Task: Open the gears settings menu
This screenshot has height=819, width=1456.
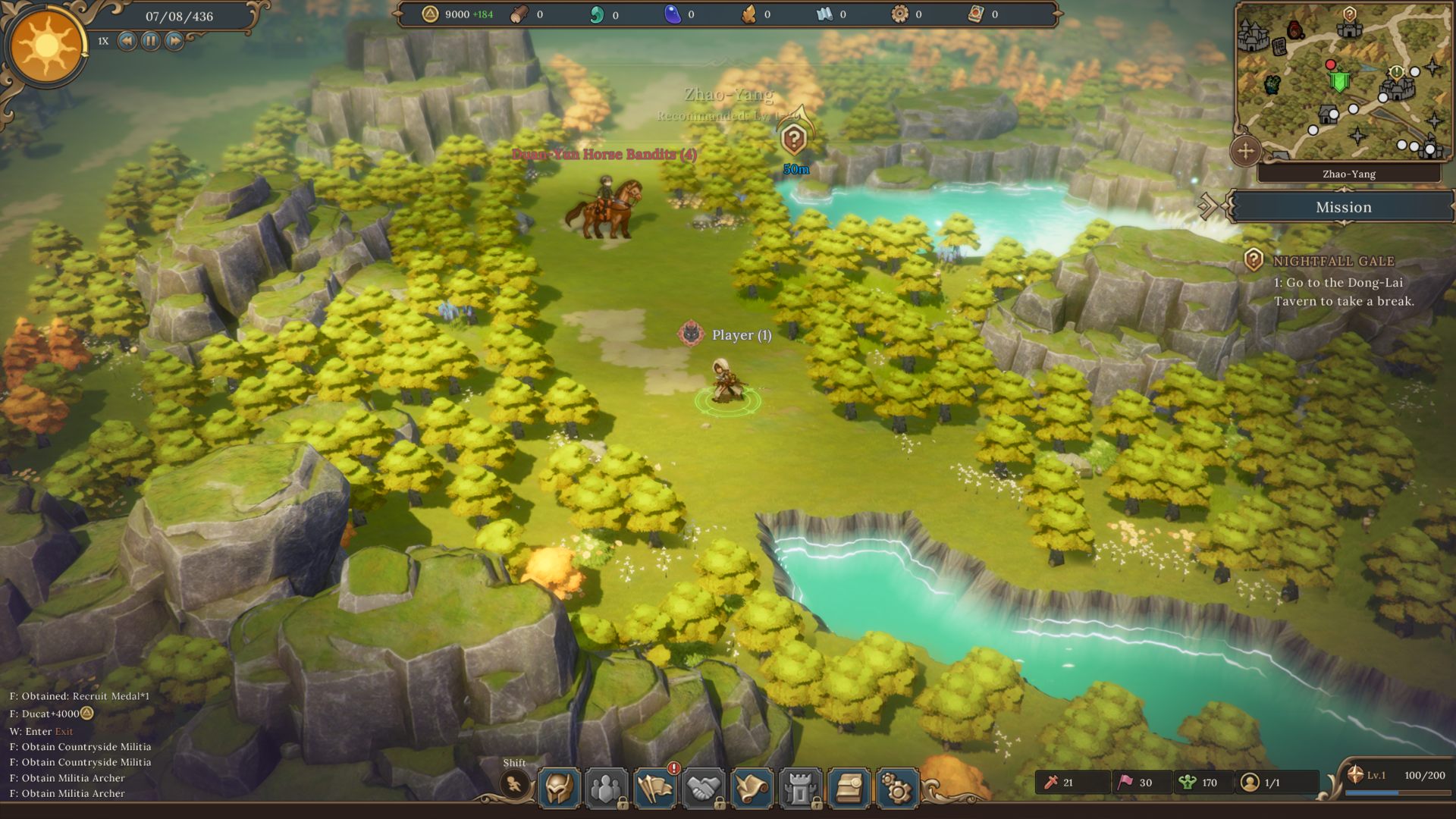Action: coord(897,789)
